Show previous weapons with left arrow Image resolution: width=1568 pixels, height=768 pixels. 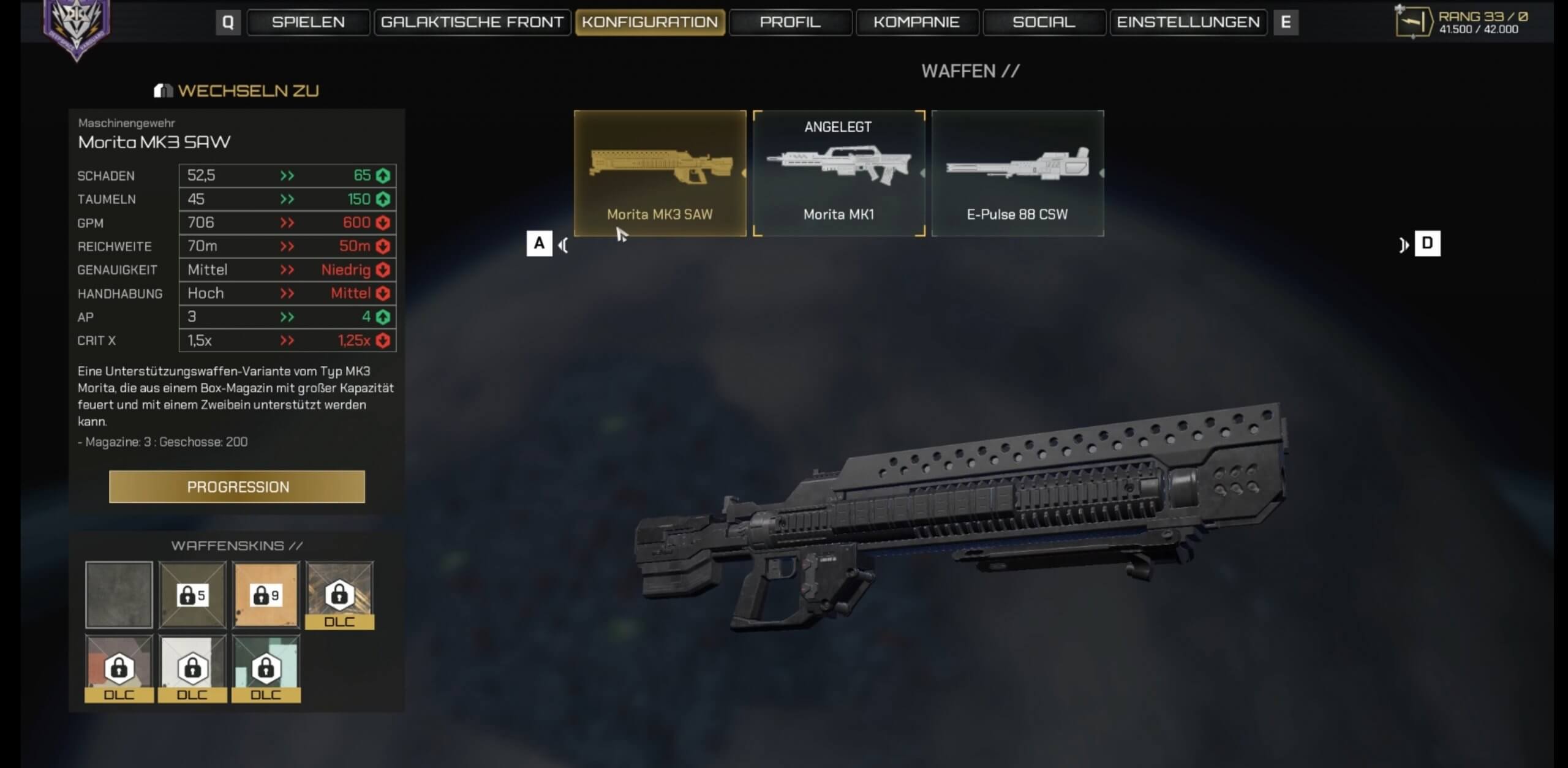point(563,245)
